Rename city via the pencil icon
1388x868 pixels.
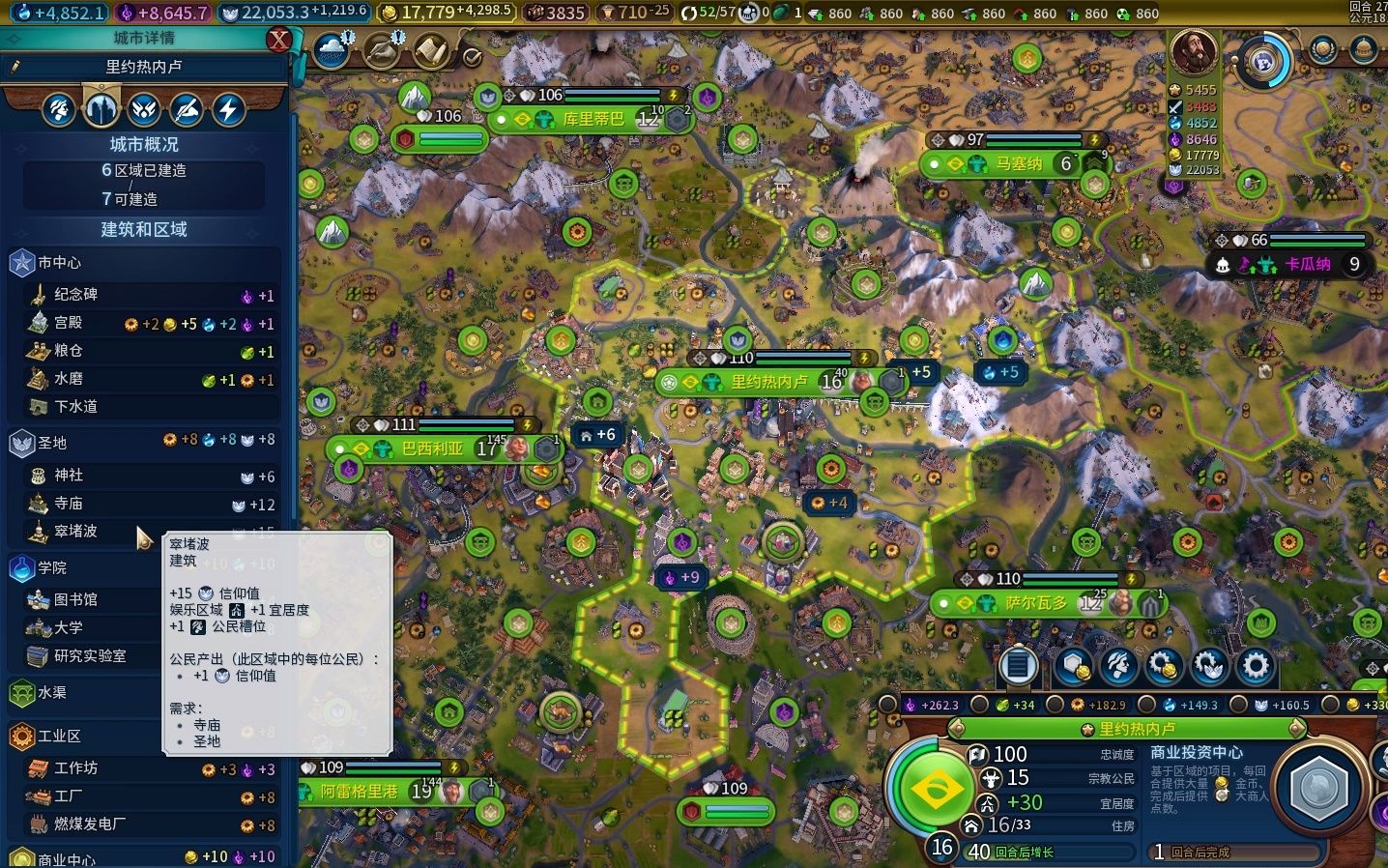15,67
